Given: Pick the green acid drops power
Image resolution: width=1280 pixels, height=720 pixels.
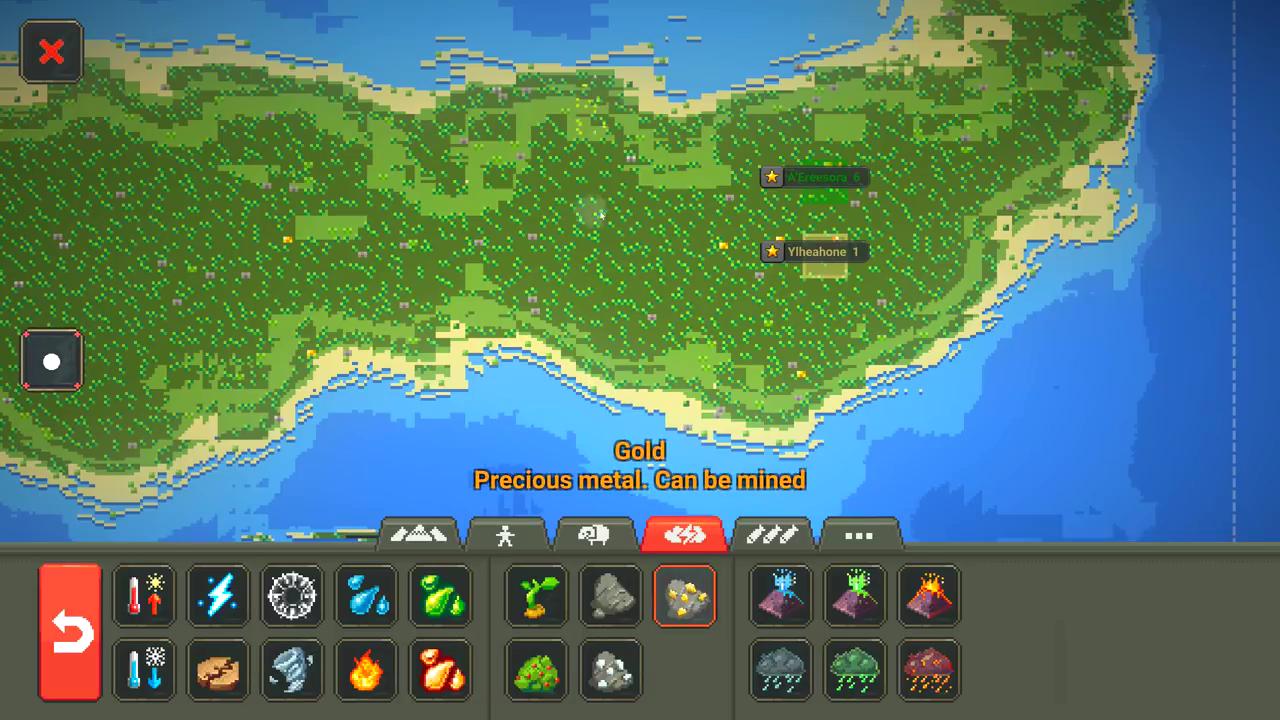Looking at the screenshot, I should click(x=440, y=596).
